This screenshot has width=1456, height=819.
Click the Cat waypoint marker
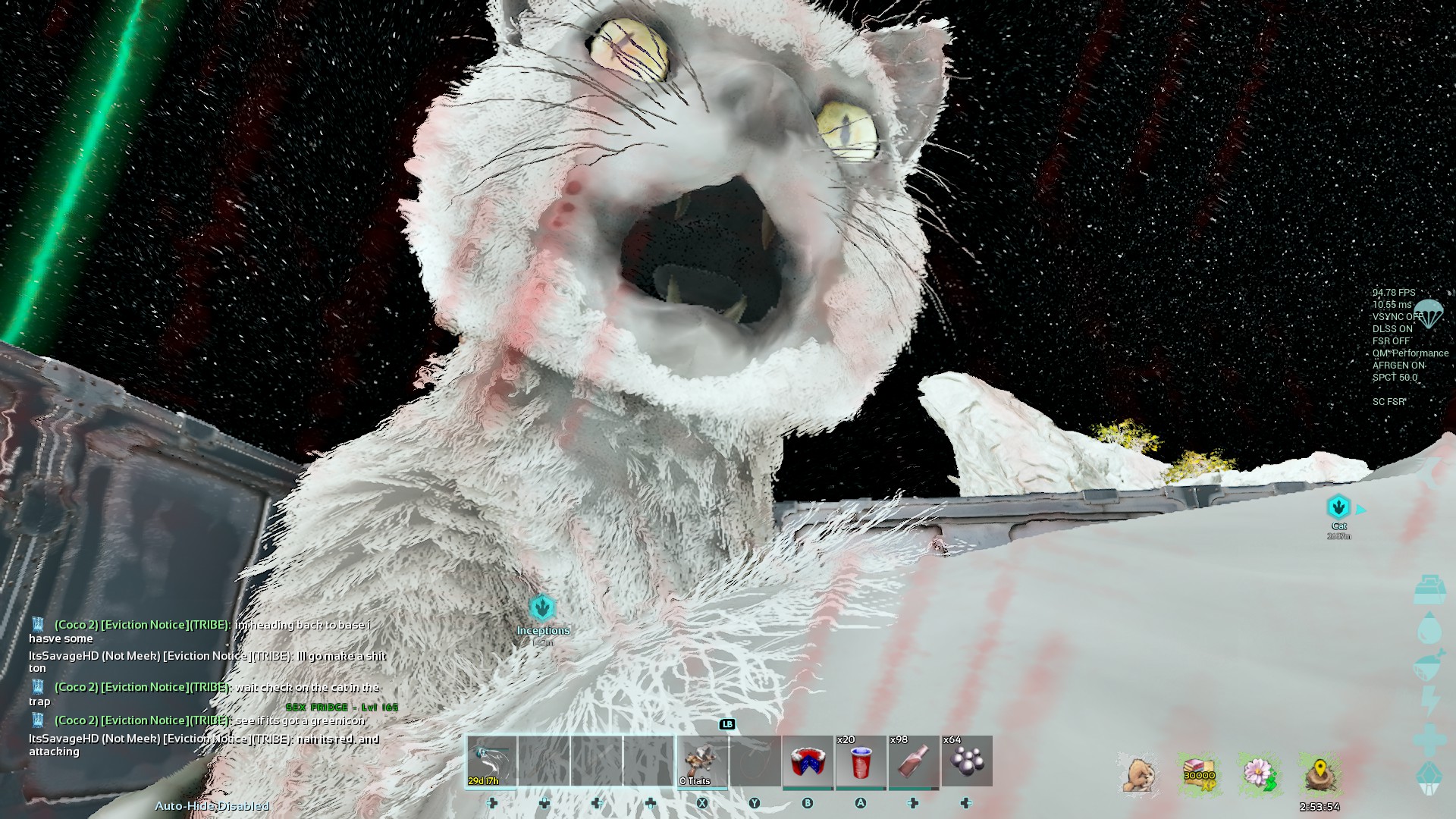(x=1338, y=507)
